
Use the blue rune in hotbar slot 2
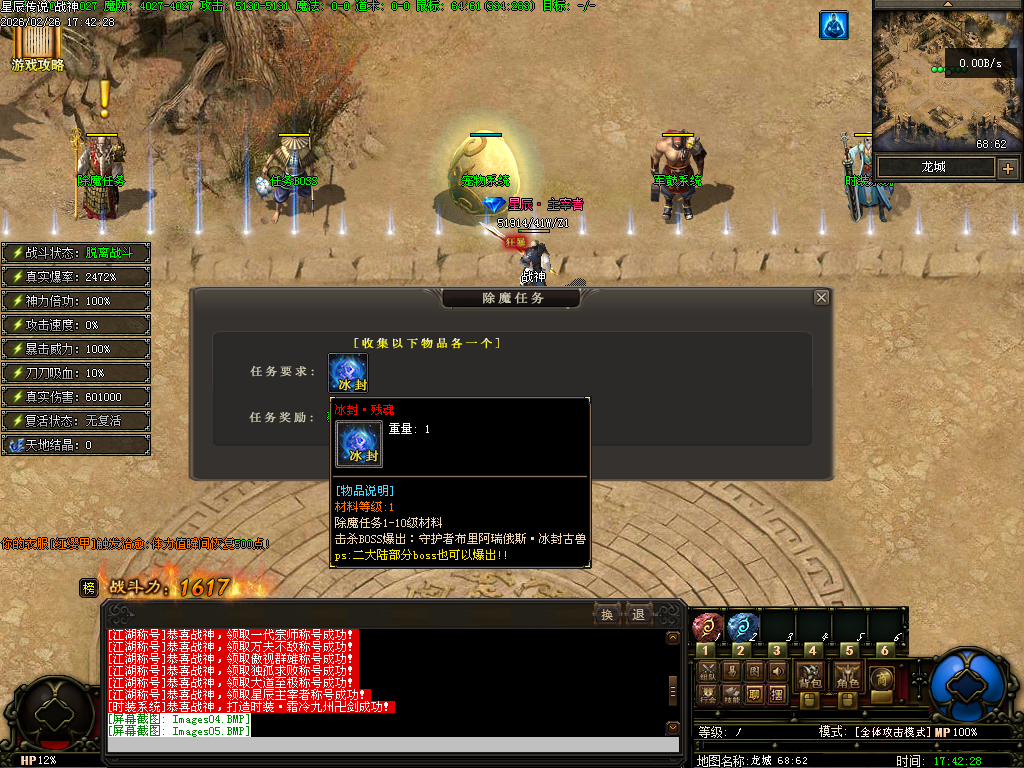(x=742, y=627)
